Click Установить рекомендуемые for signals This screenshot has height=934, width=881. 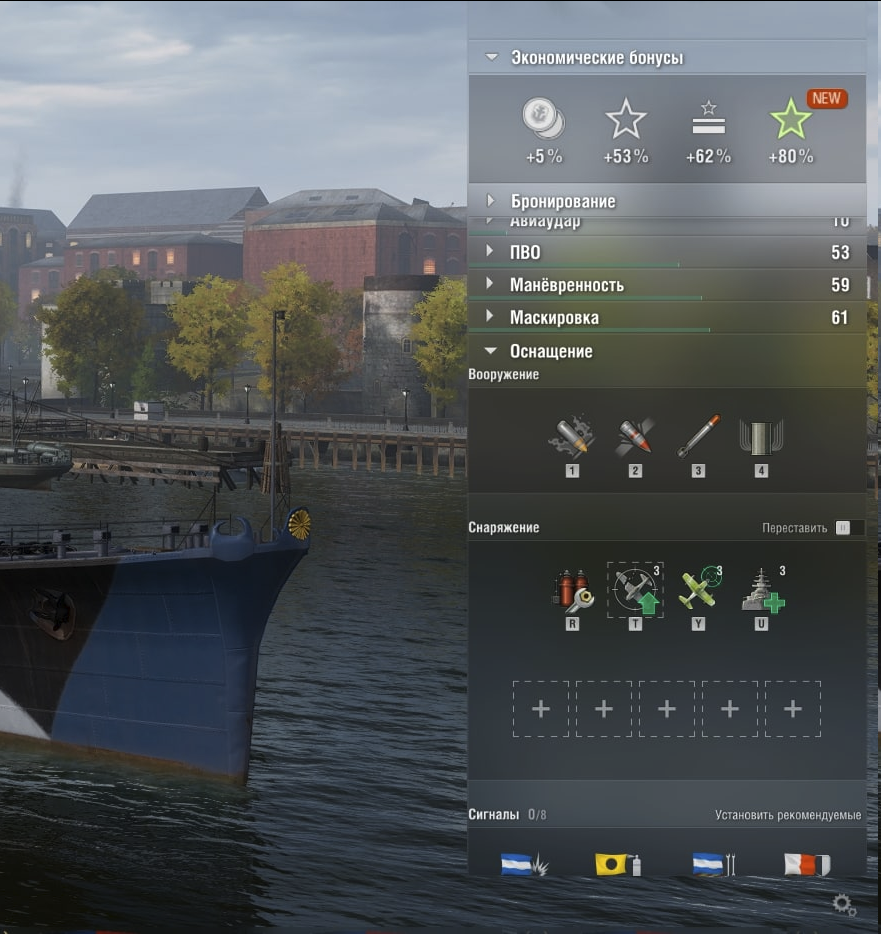coord(788,815)
